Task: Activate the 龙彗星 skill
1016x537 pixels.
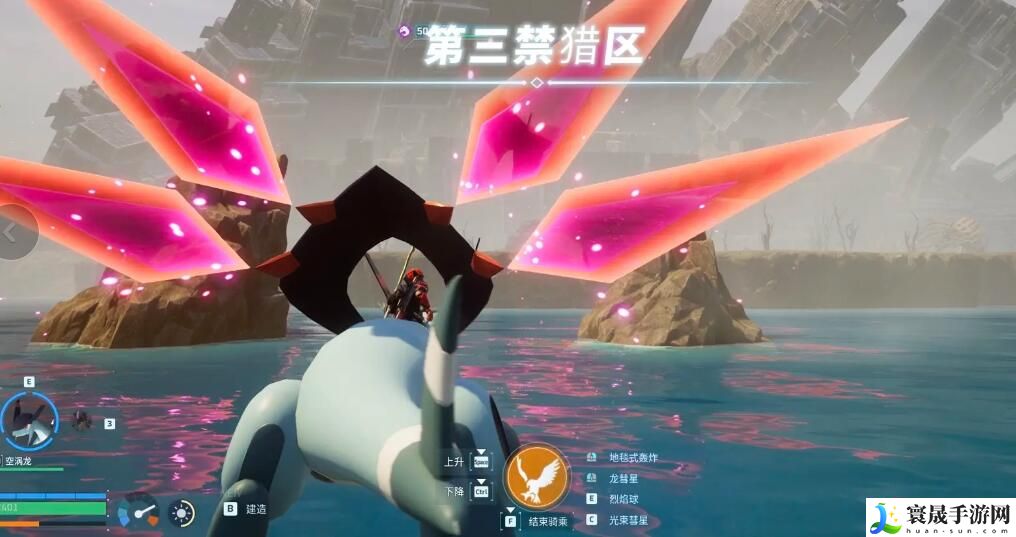Action: (x=622, y=478)
